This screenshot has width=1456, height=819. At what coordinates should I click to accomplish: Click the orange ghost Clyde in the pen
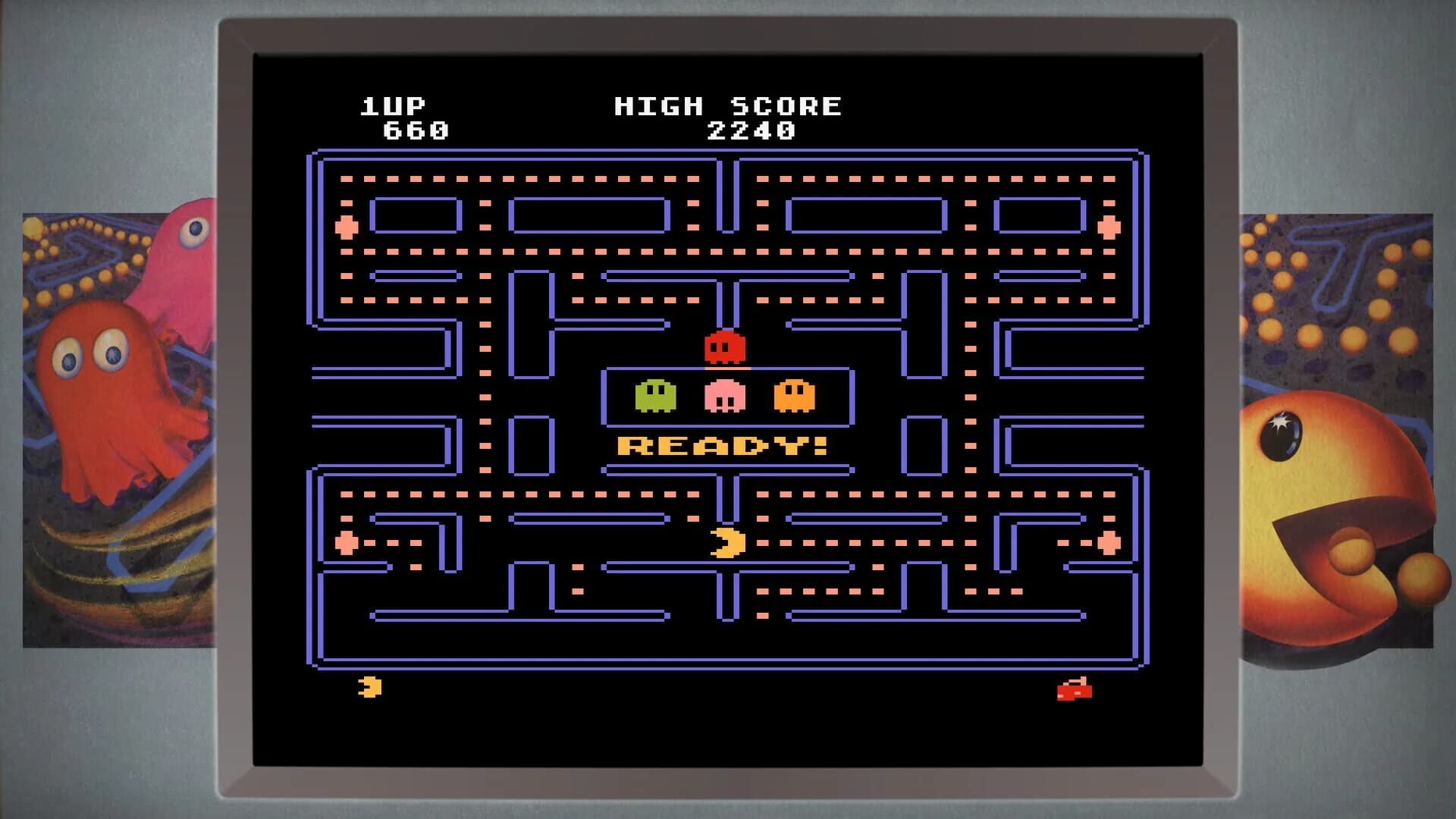796,394
